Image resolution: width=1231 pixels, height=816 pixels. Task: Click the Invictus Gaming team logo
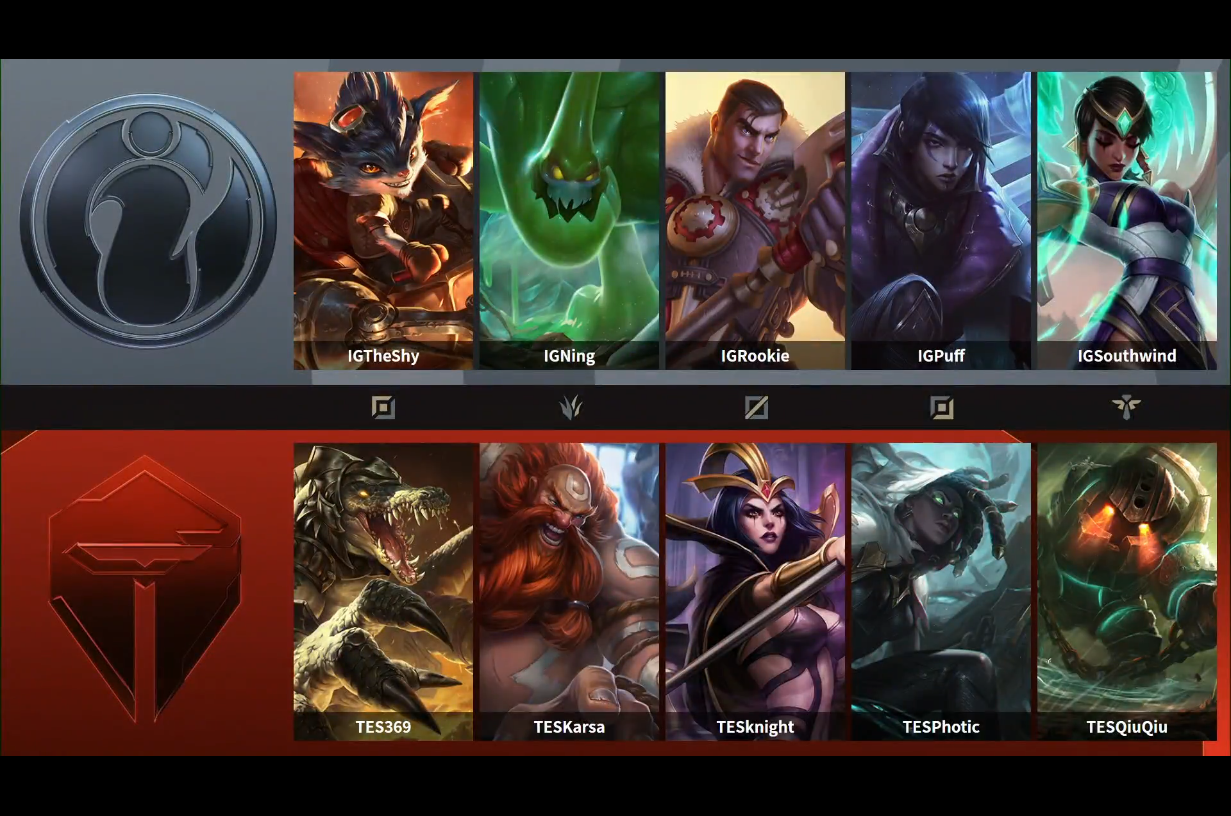[x=148, y=221]
